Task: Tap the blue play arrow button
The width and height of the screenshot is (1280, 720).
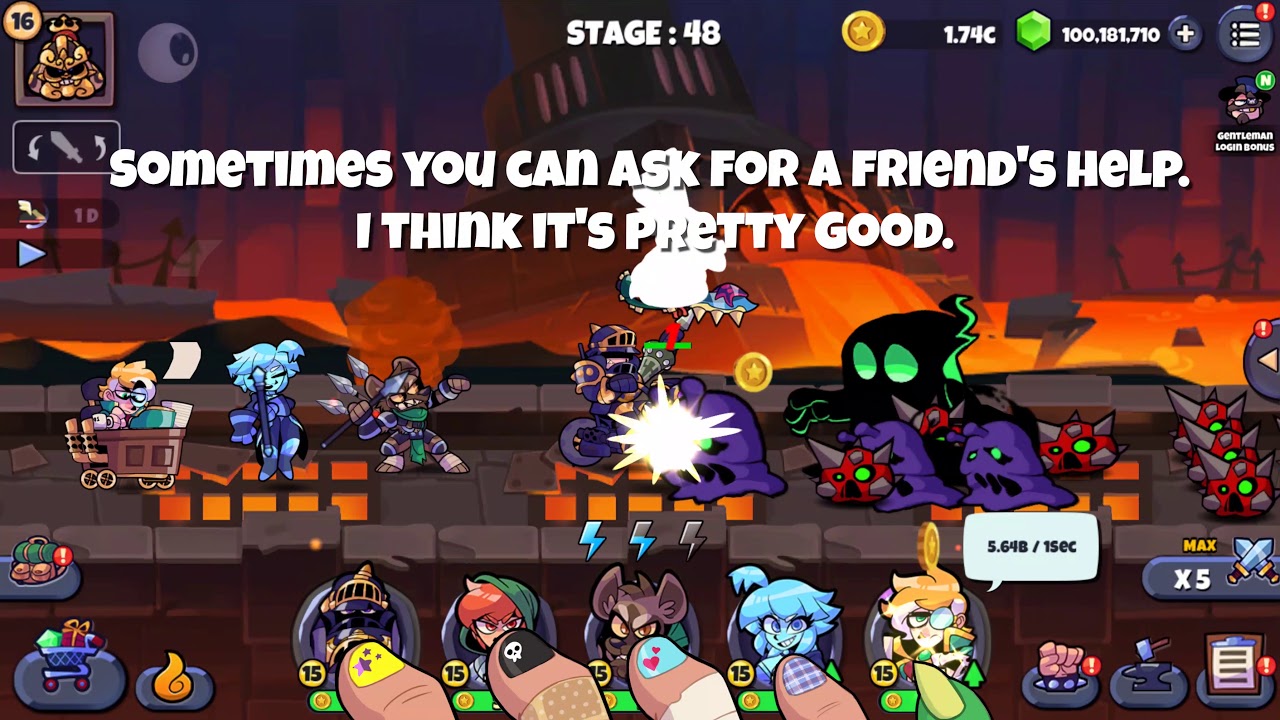Action: [32, 253]
